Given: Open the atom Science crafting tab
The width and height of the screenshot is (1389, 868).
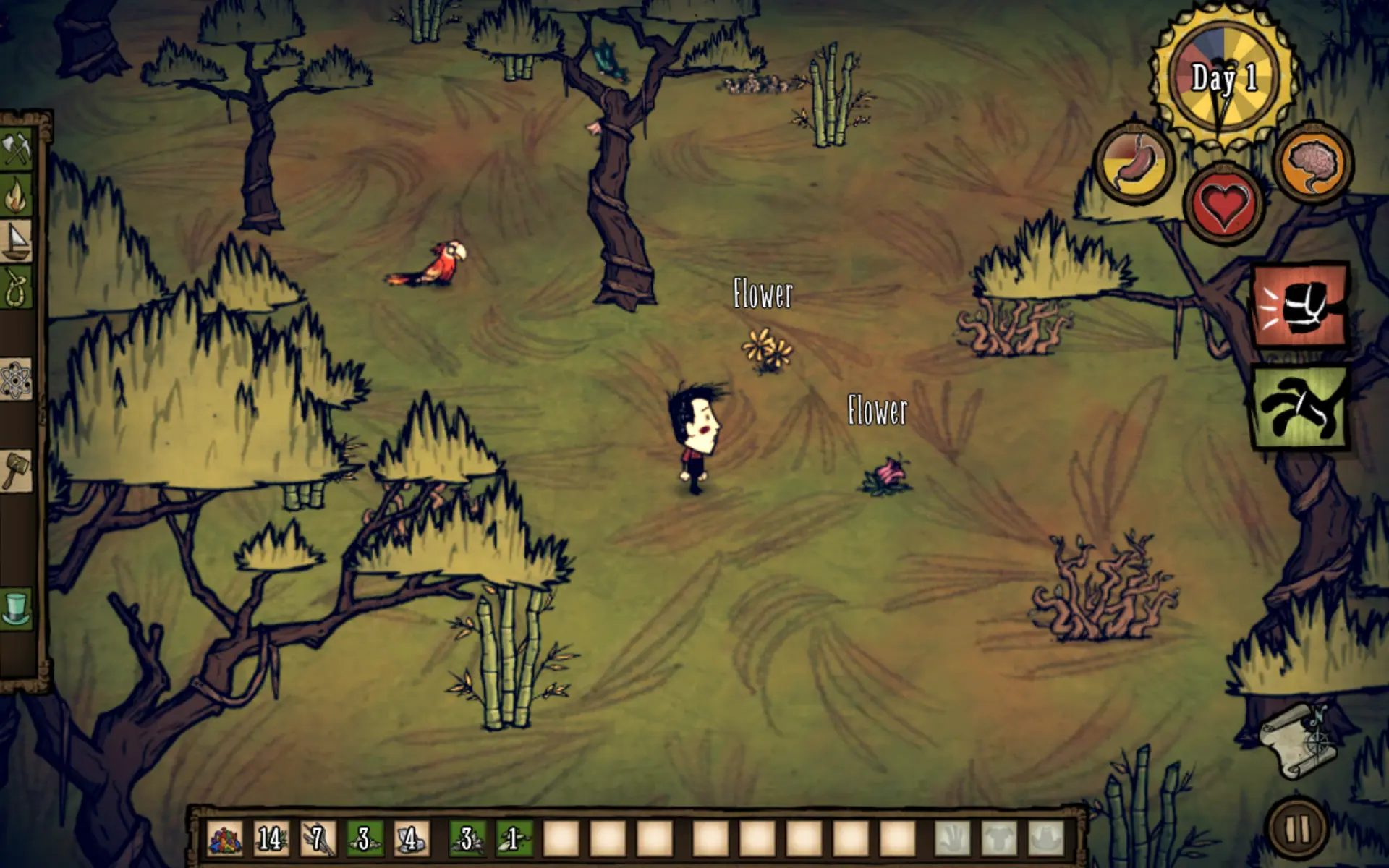Looking at the screenshot, I should pos(17,379).
